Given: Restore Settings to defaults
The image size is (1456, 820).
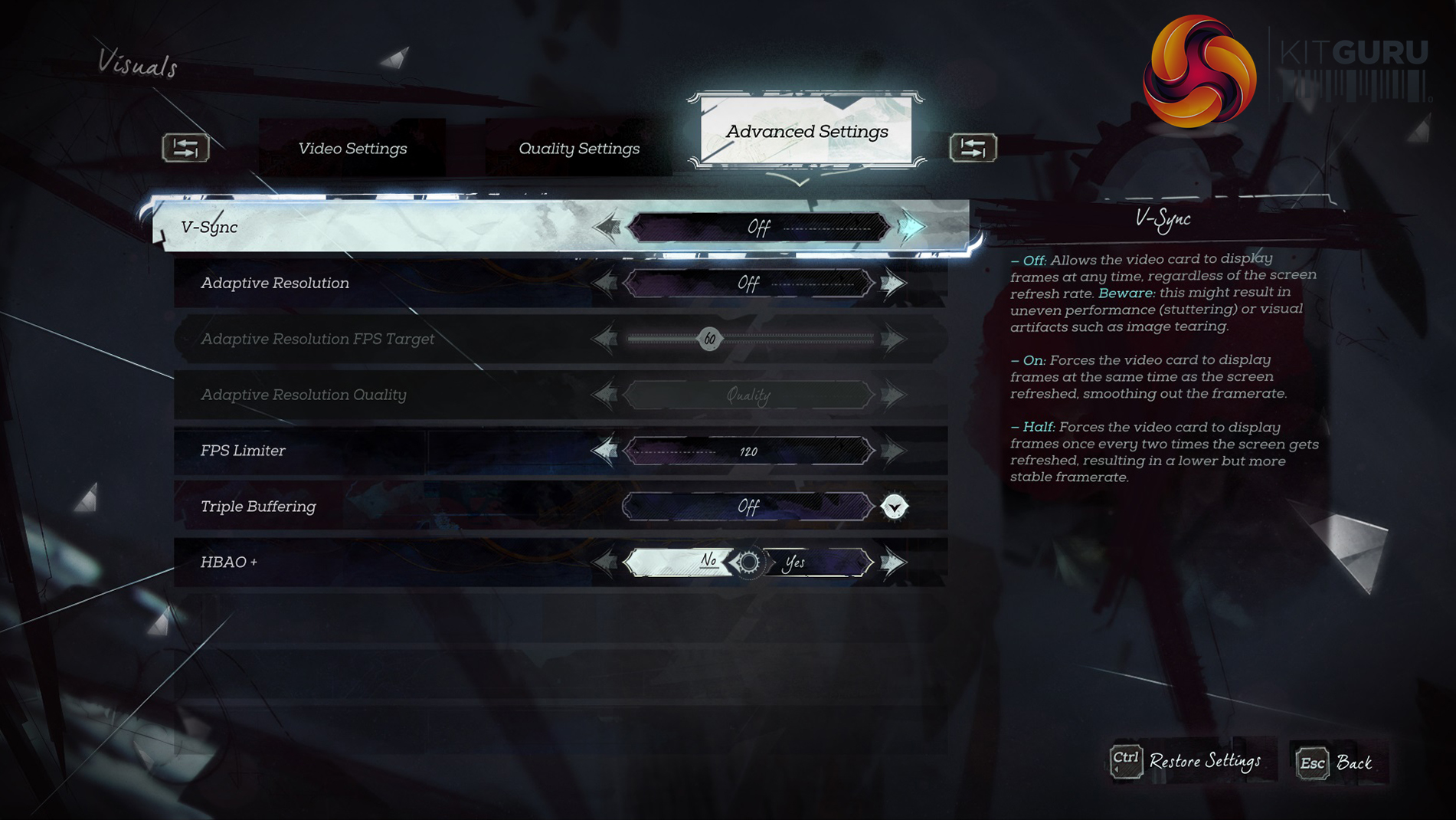Looking at the screenshot, I should click(1187, 761).
